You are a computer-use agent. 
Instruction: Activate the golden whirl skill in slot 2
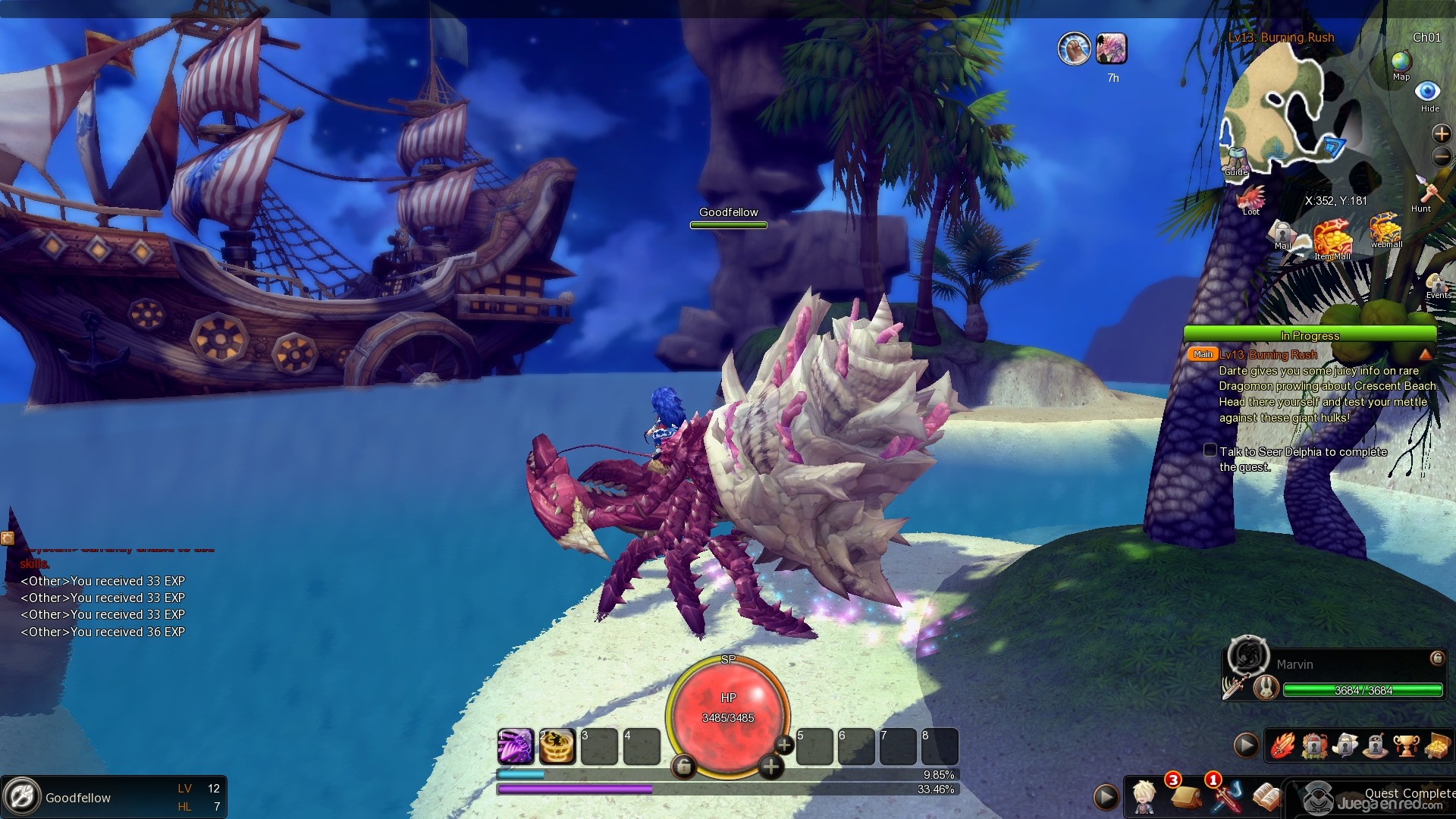557,747
